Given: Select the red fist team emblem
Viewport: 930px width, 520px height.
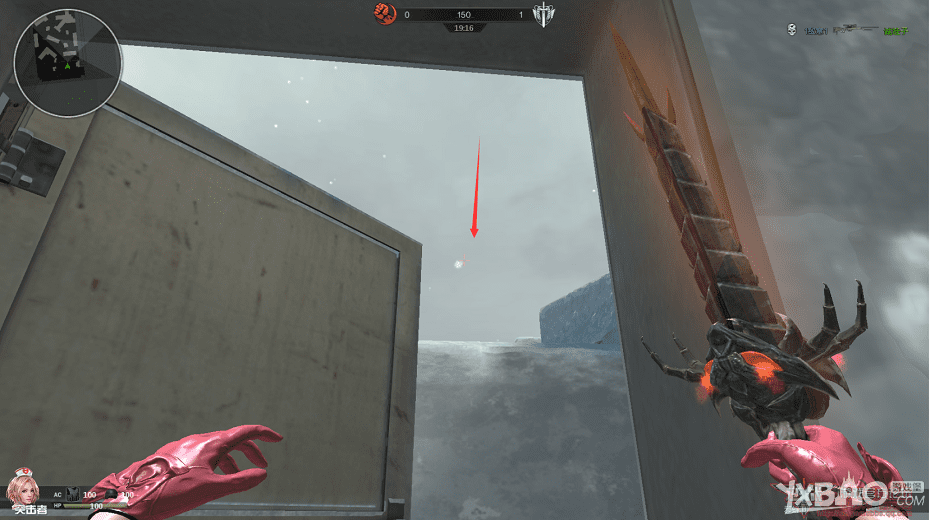Looking at the screenshot, I should pos(384,13).
